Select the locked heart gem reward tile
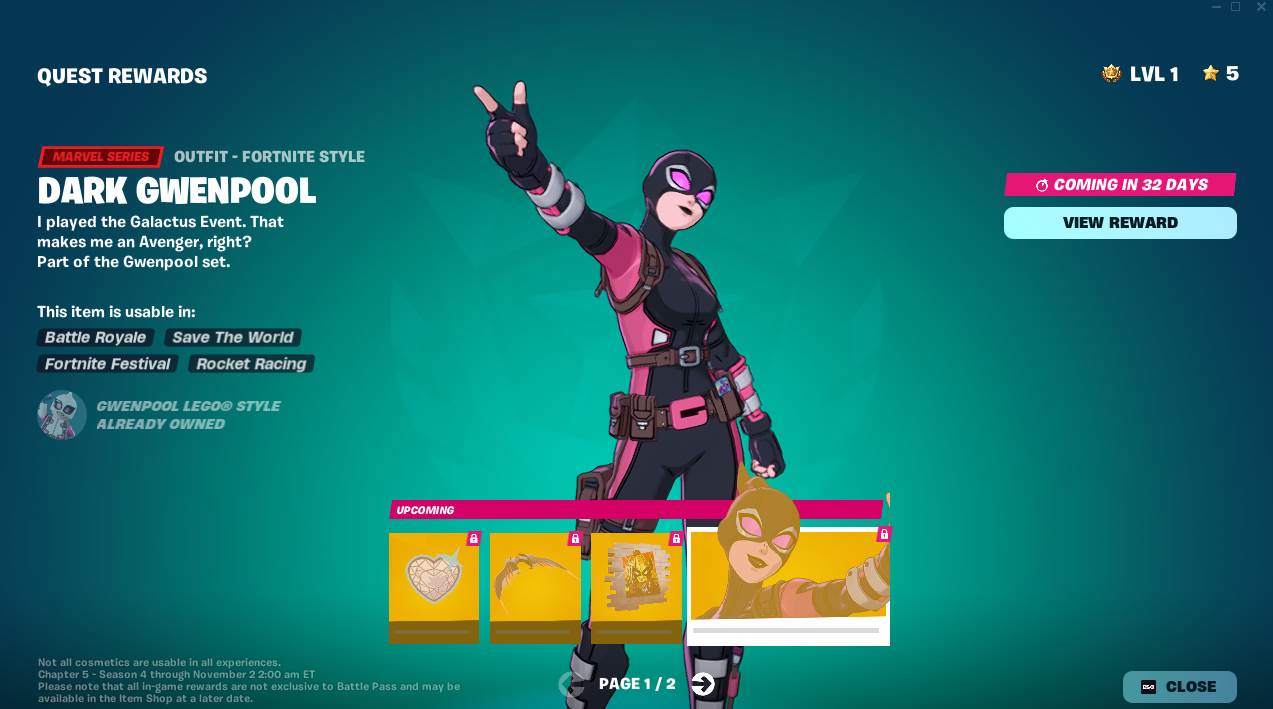This screenshot has width=1273, height=709. coord(434,587)
